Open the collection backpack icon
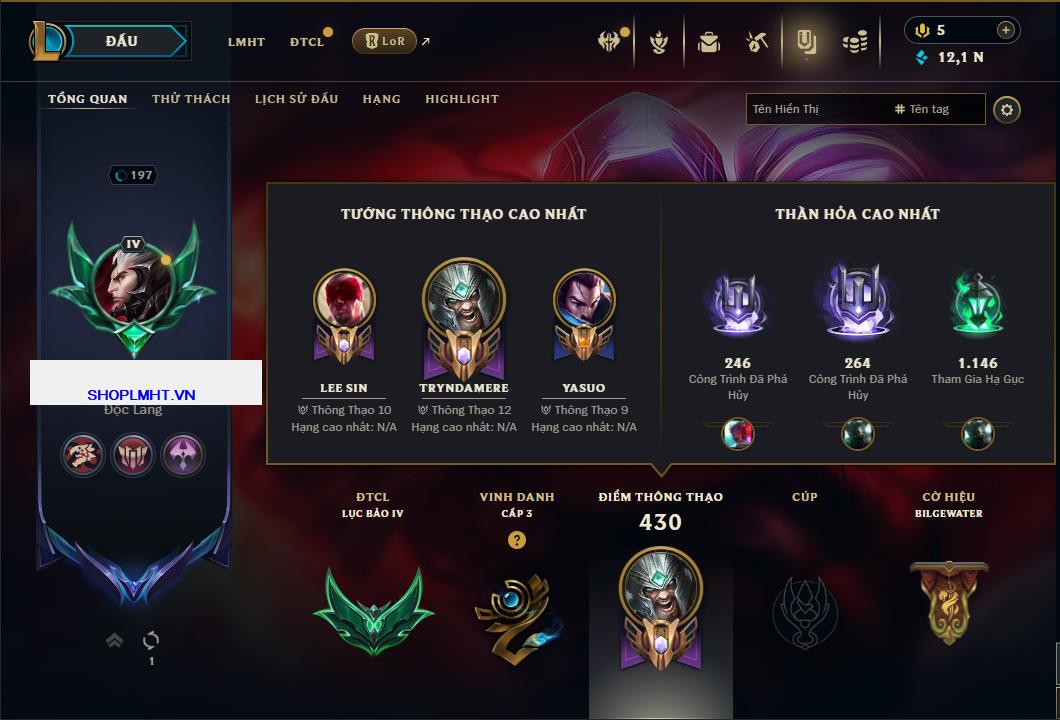1060x720 pixels. coord(709,42)
